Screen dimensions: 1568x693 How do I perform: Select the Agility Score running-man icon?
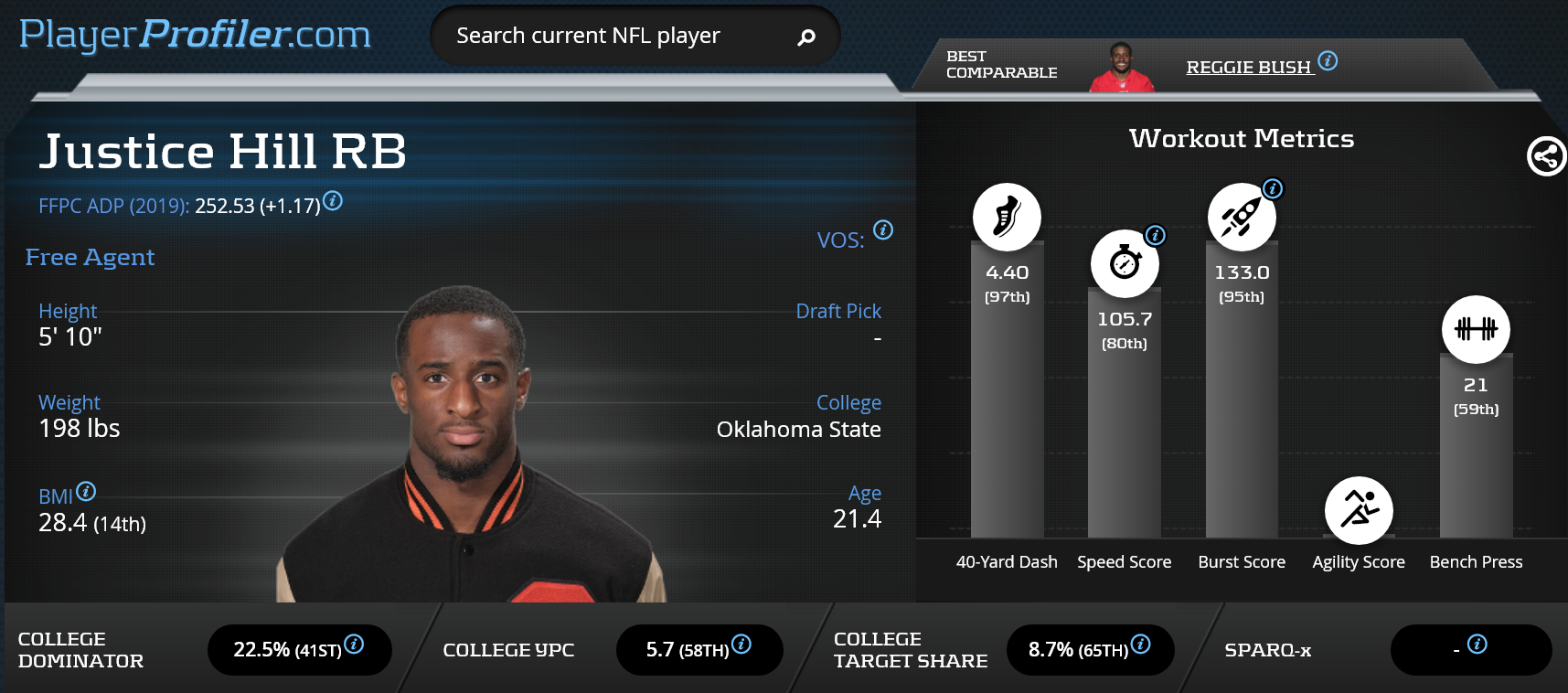click(x=1359, y=509)
